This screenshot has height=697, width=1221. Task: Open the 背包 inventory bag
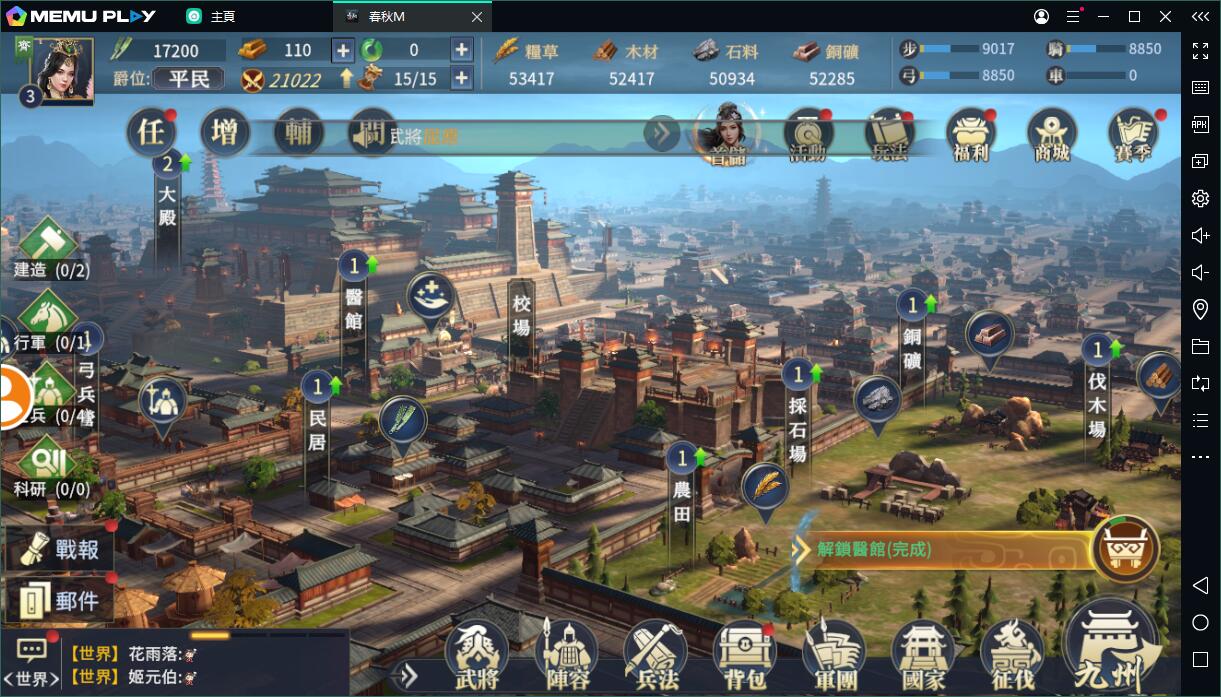click(x=745, y=656)
